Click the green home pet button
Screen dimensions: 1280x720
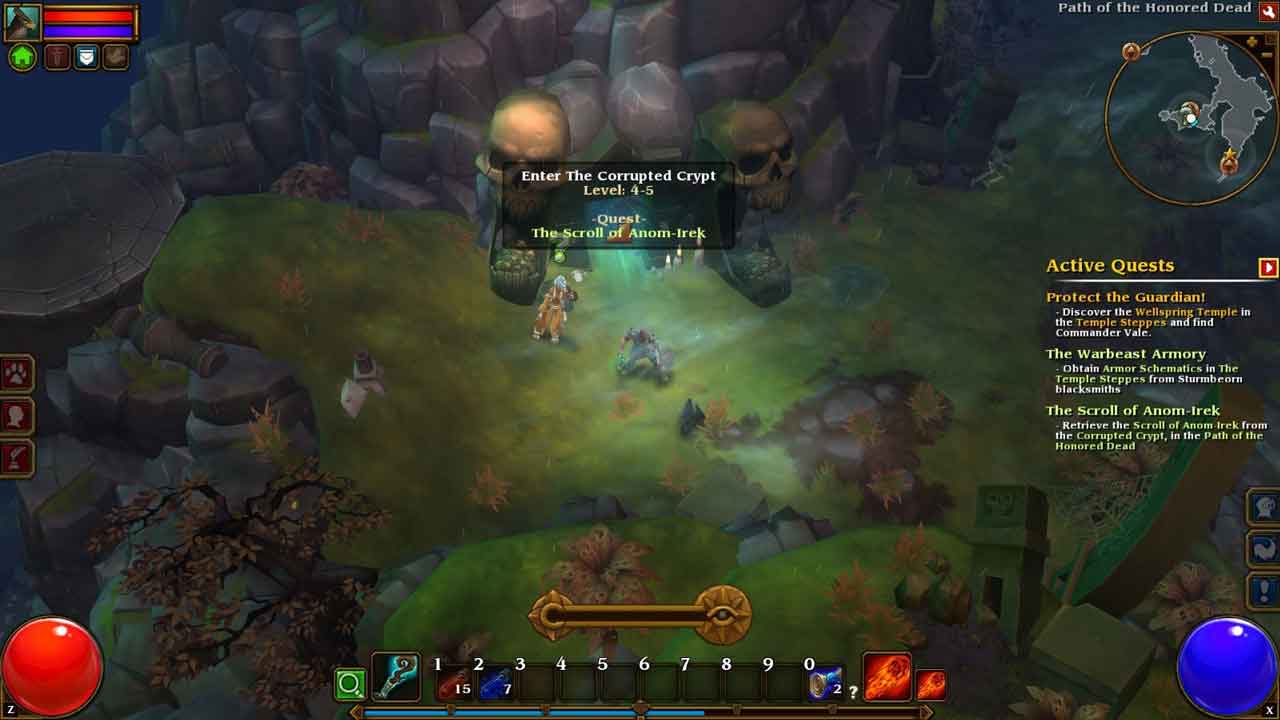(22, 57)
